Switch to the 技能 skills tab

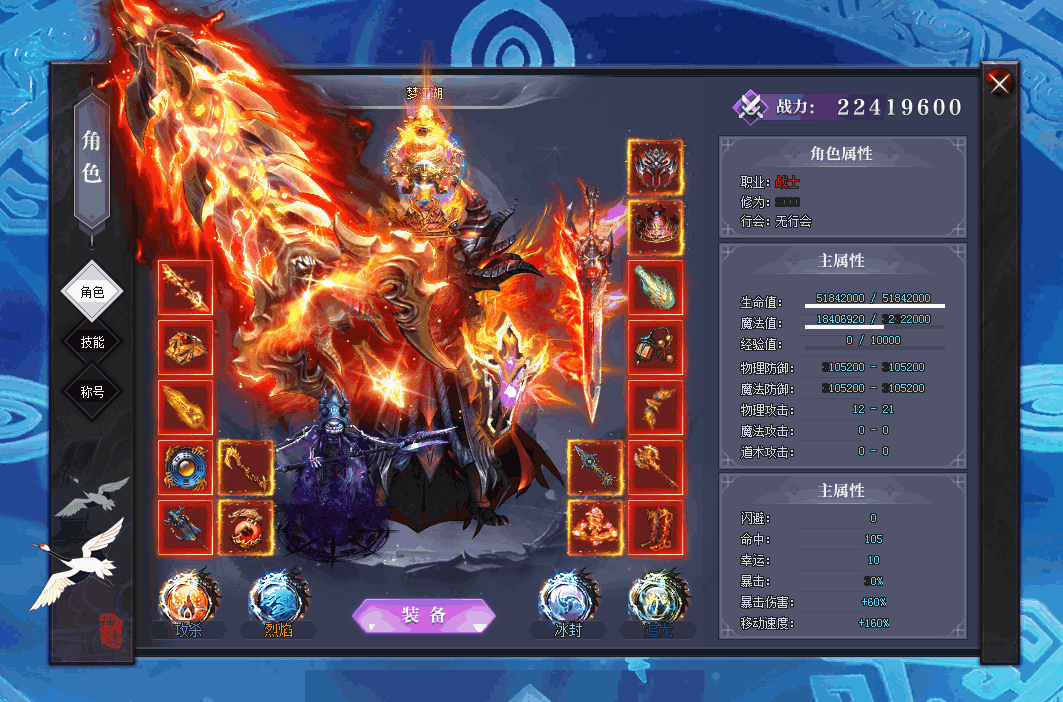pyautogui.click(x=92, y=342)
